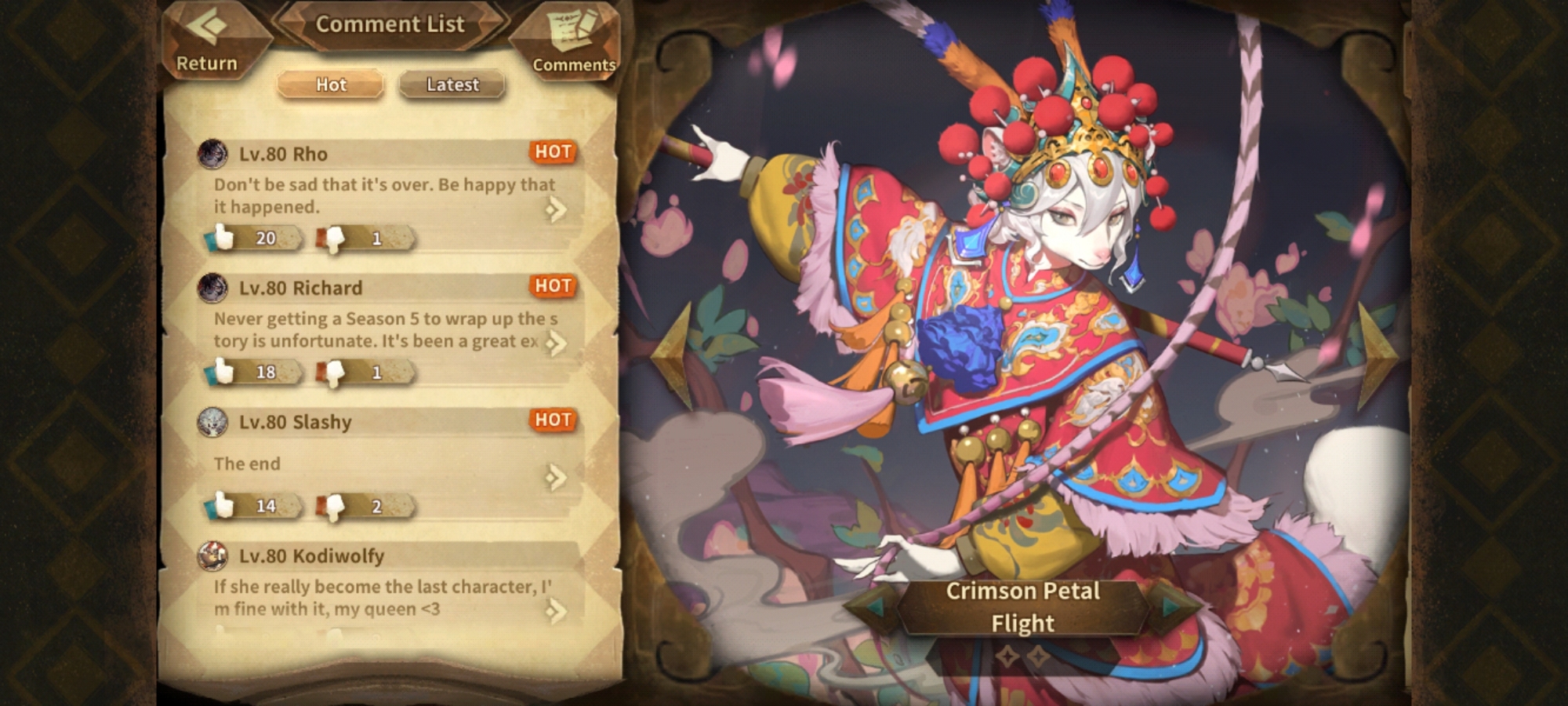Viewport: 1568px width, 706px height.
Task: Dislike Richard's comment with thumbs down
Action: 334,373
